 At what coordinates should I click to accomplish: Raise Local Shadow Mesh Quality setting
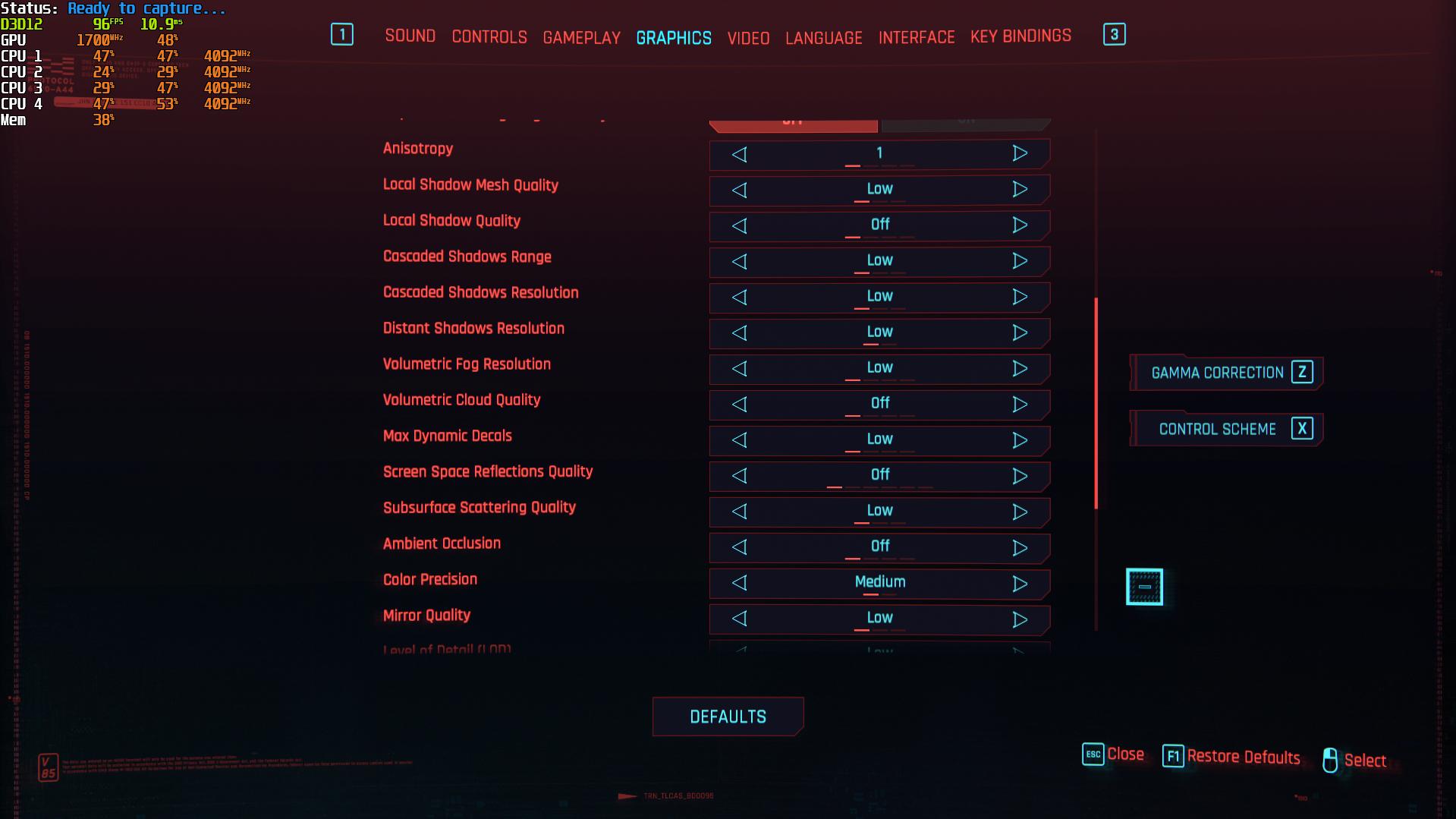[1020, 189]
